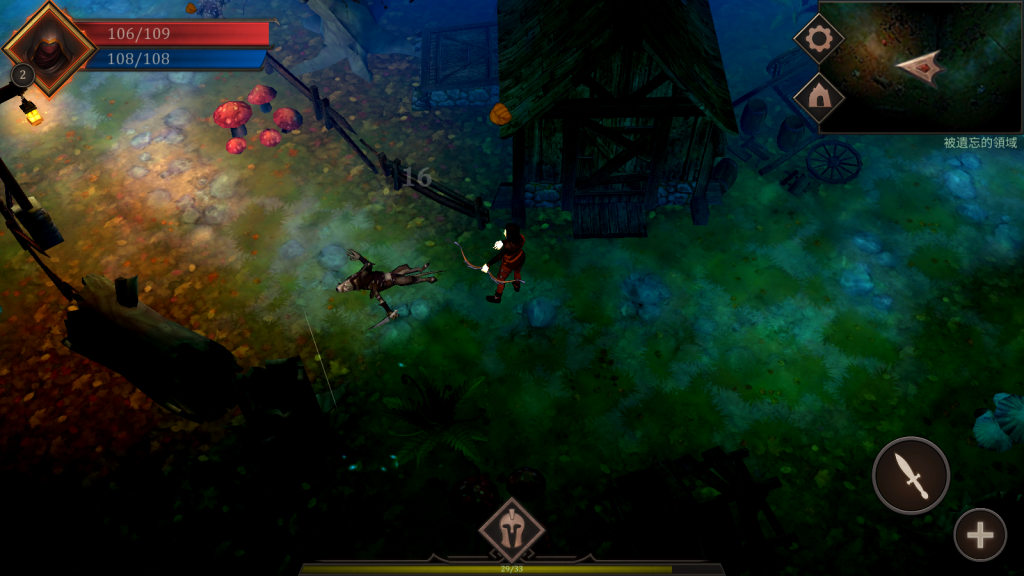Open the gear settings menu
The width and height of the screenshot is (1024, 576).
click(819, 39)
